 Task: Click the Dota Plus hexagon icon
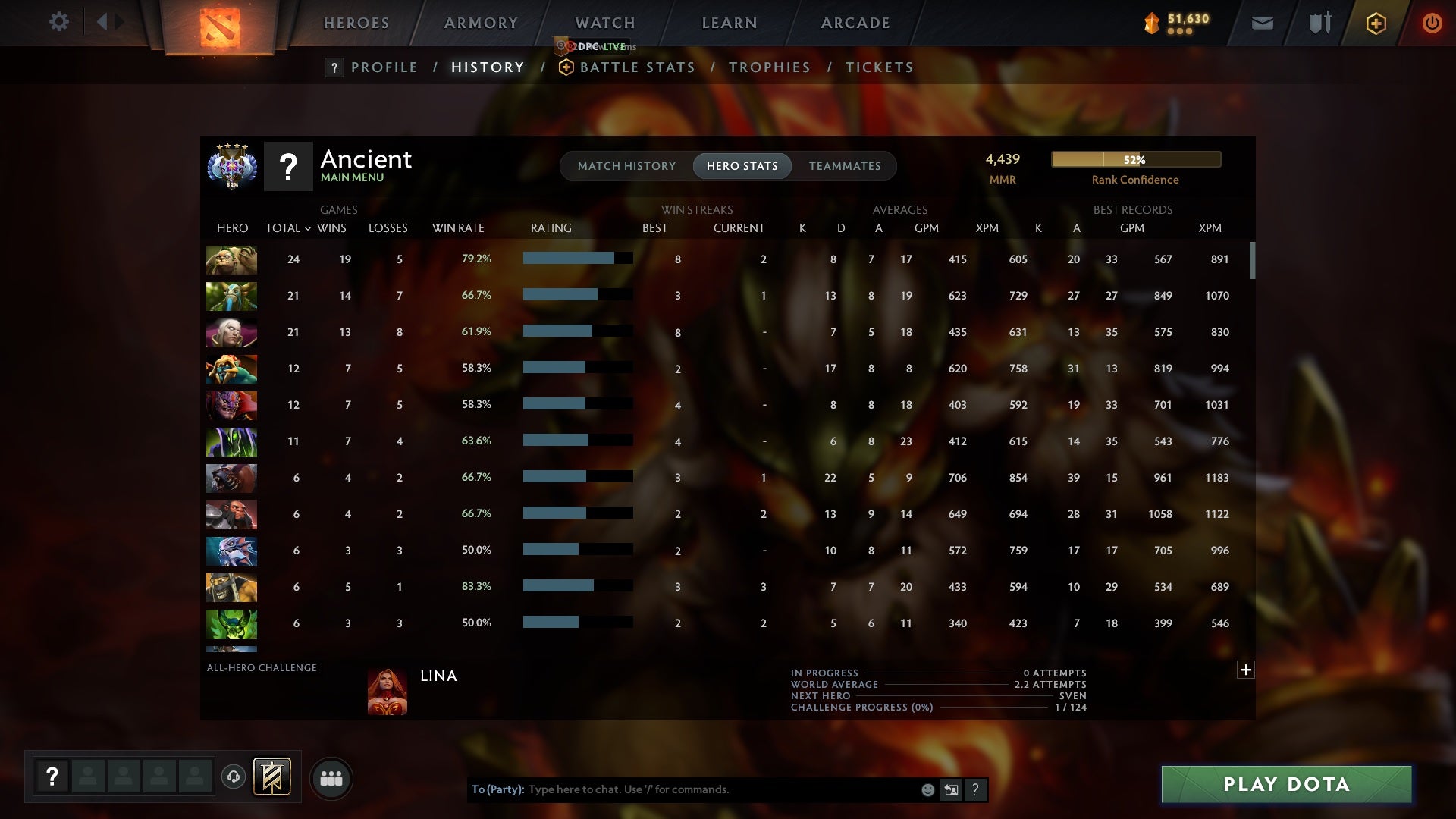1375,23
